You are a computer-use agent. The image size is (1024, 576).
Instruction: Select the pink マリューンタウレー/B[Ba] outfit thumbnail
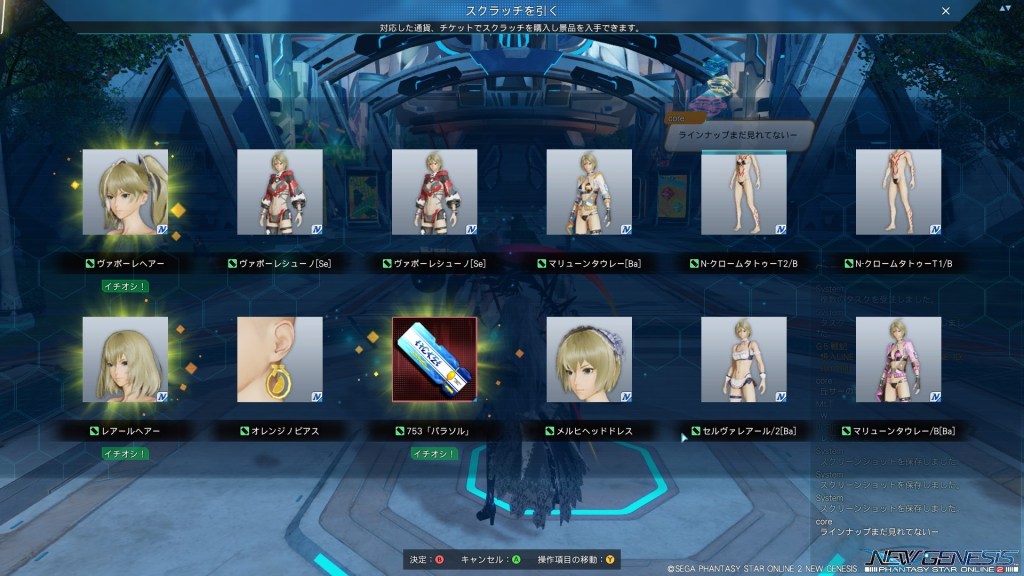pos(898,359)
